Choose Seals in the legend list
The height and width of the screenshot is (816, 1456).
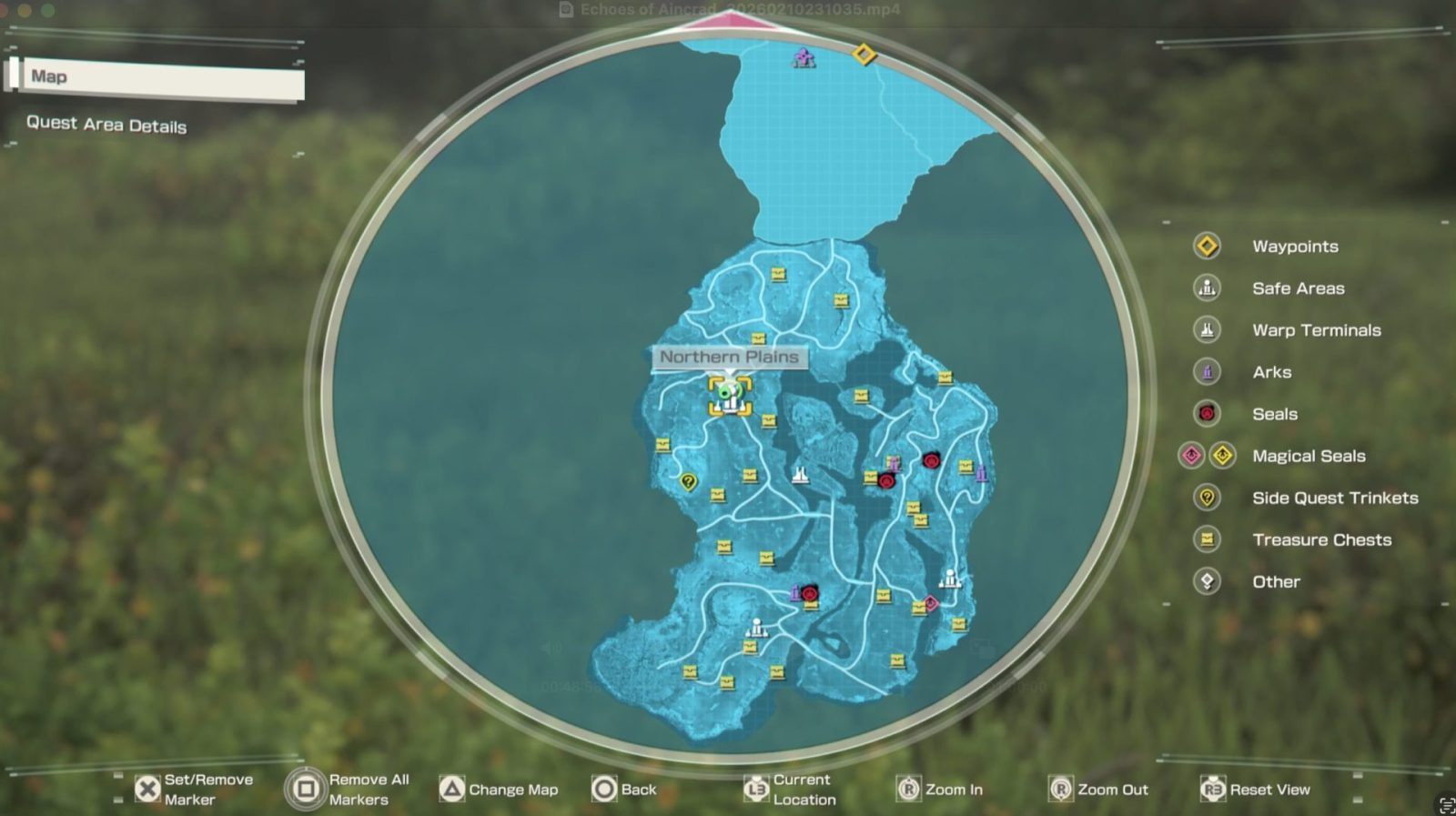click(1274, 414)
